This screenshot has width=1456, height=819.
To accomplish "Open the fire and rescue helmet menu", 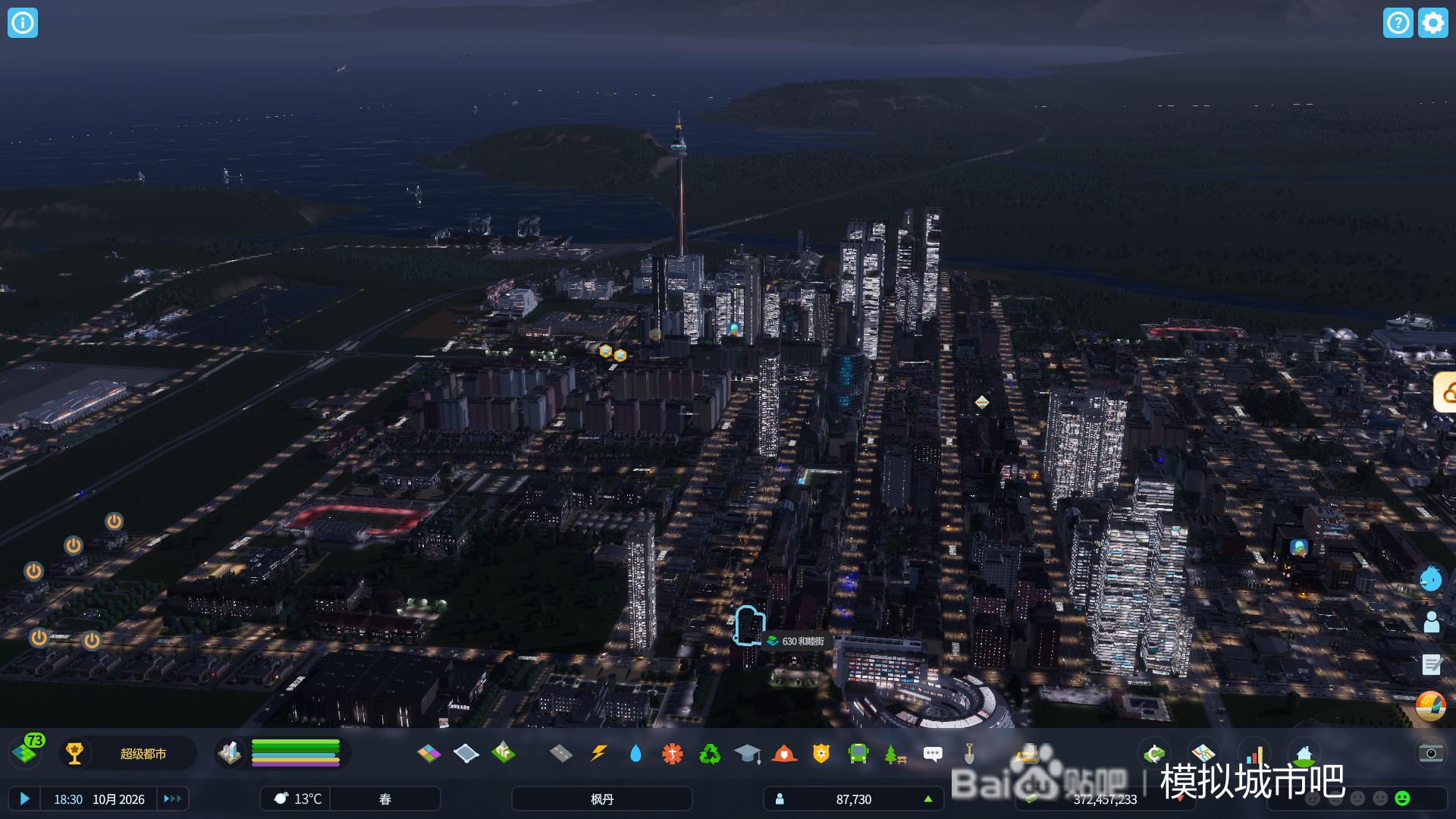I will pyautogui.click(x=784, y=753).
